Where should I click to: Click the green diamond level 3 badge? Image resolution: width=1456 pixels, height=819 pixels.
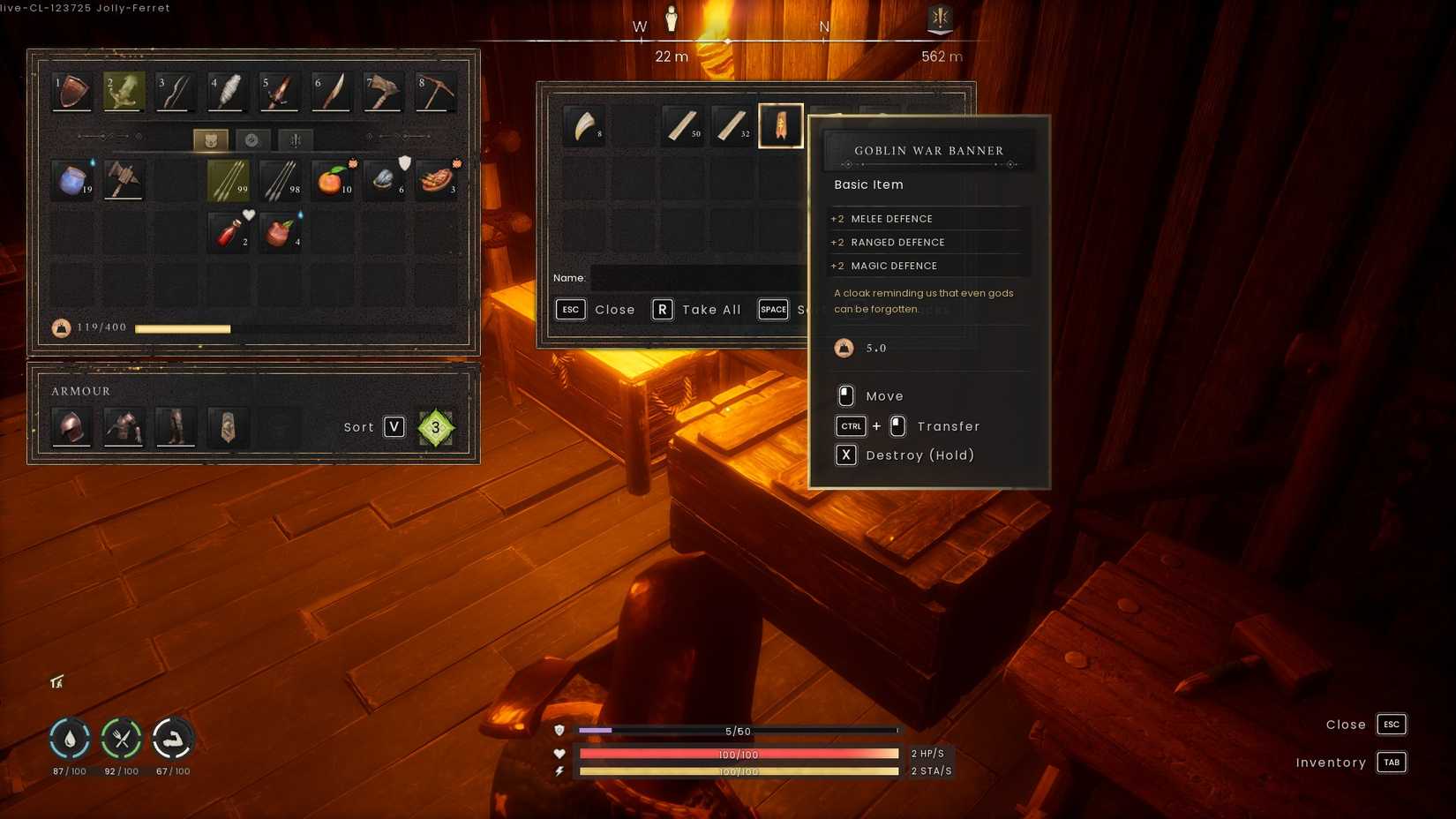[x=435, y=427]
